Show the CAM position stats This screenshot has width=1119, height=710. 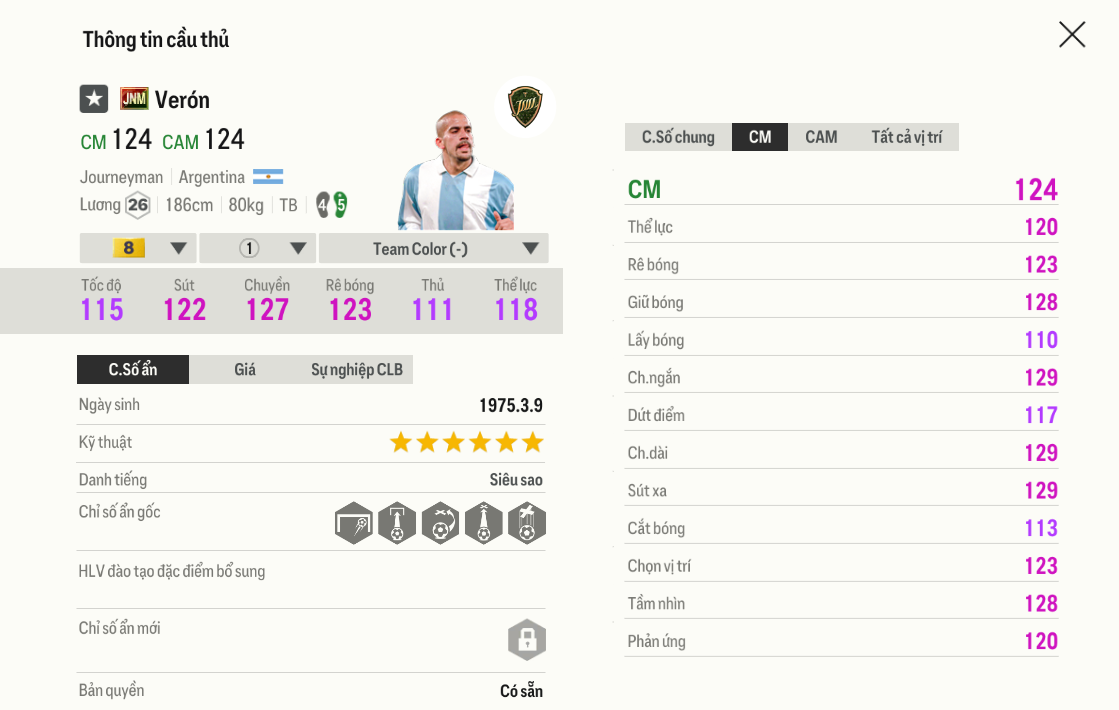821,137
